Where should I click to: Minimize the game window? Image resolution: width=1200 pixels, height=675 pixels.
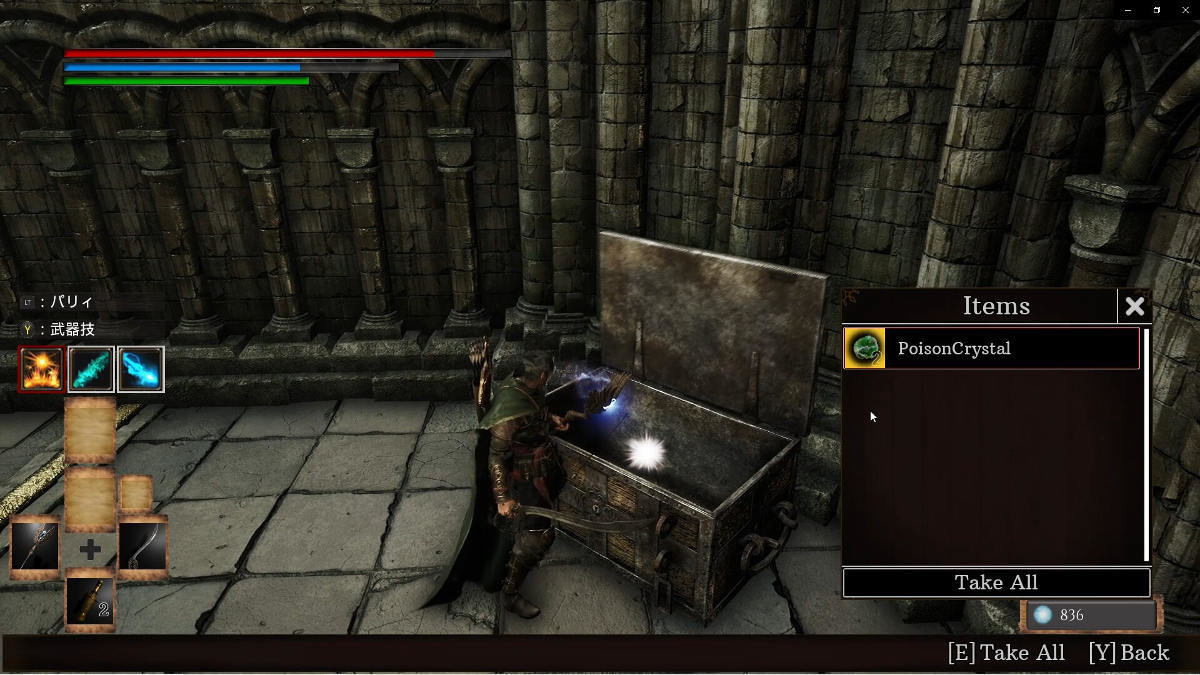click(x=1127, y=10)
